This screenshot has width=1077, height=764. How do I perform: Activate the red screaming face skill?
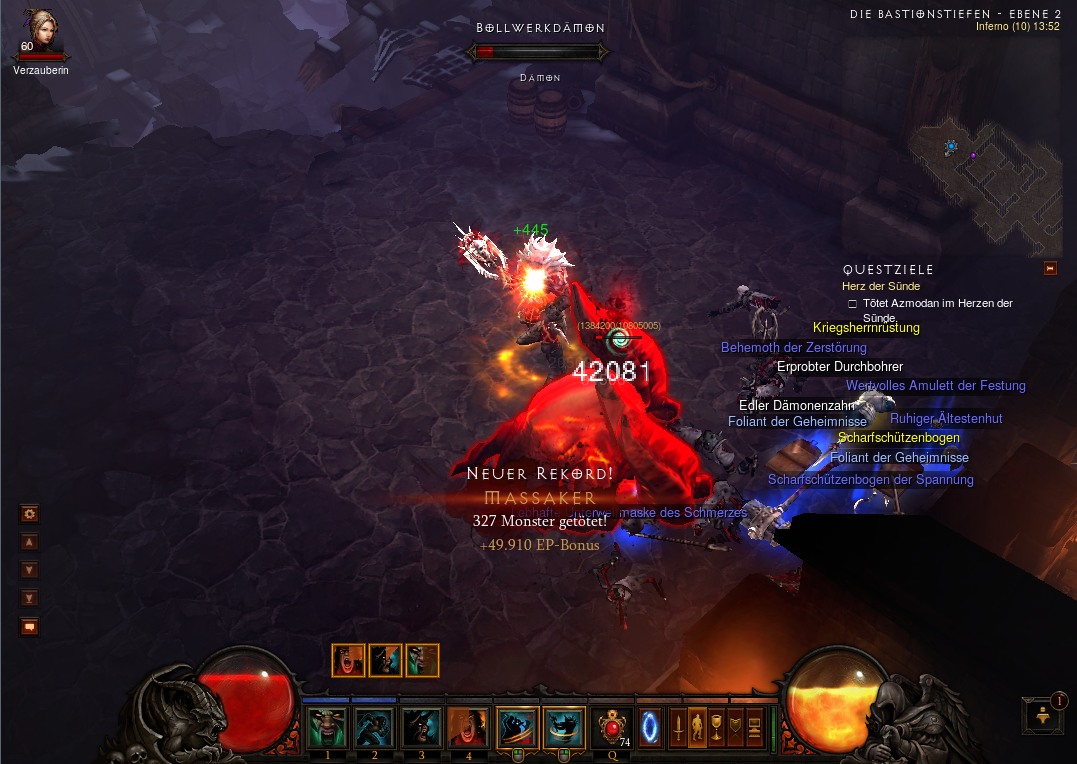468,727
